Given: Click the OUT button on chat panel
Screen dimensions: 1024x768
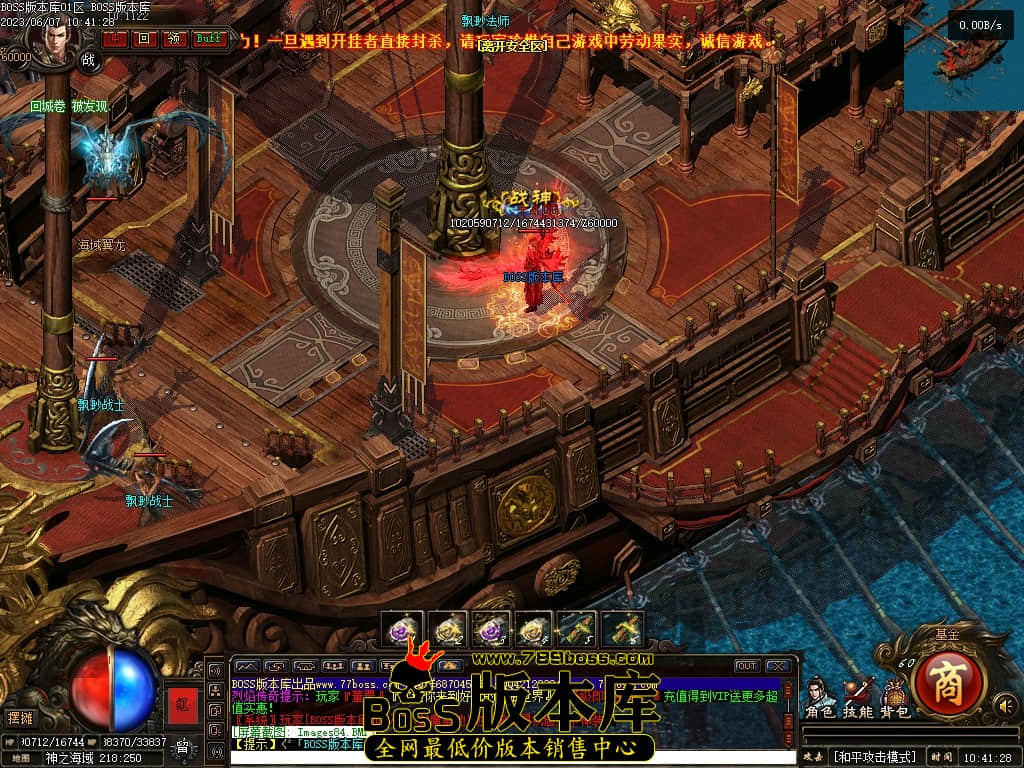Looking at the screenshot, I should point(746,666).
